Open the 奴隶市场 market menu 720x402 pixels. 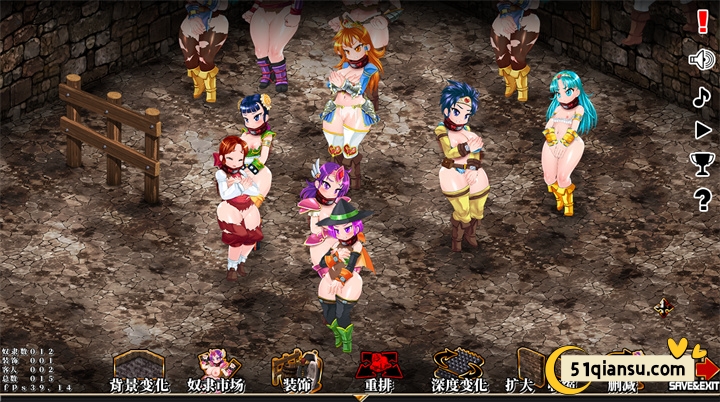coord(215,371)
